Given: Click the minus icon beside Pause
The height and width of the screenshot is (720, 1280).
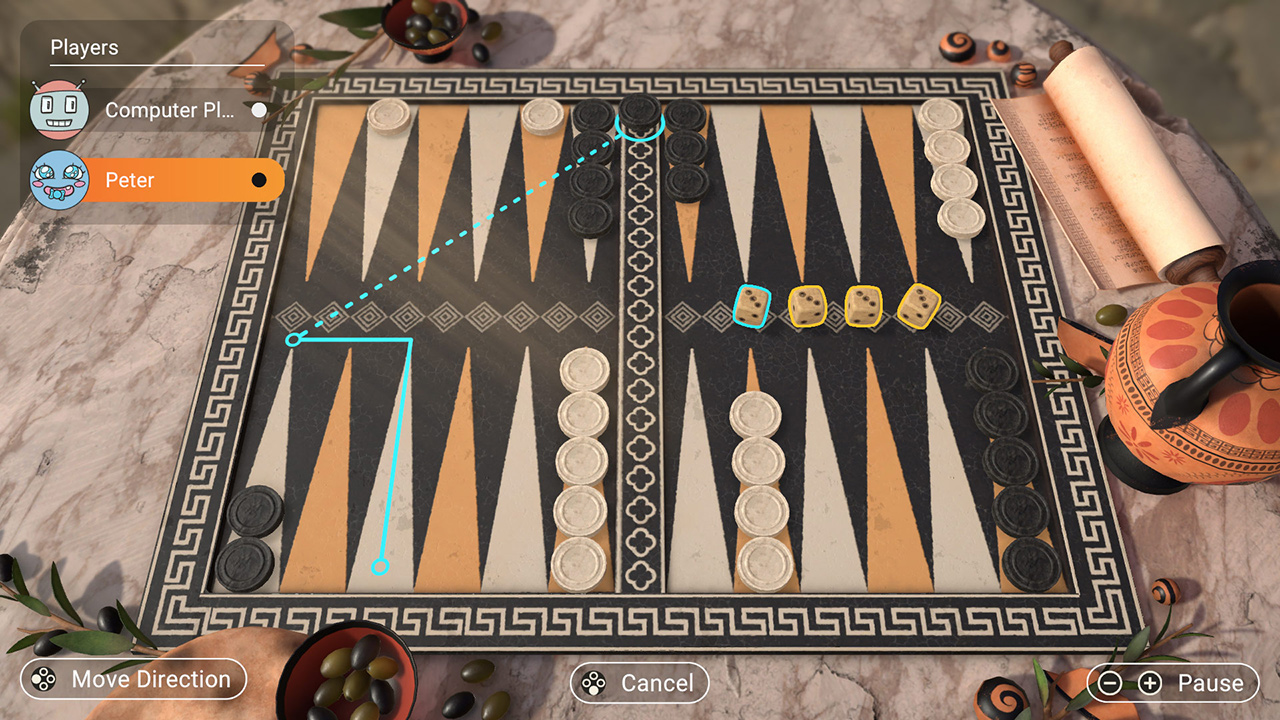Looking at the screenshot, I should pyautogui.click(x=1110, y=683).
